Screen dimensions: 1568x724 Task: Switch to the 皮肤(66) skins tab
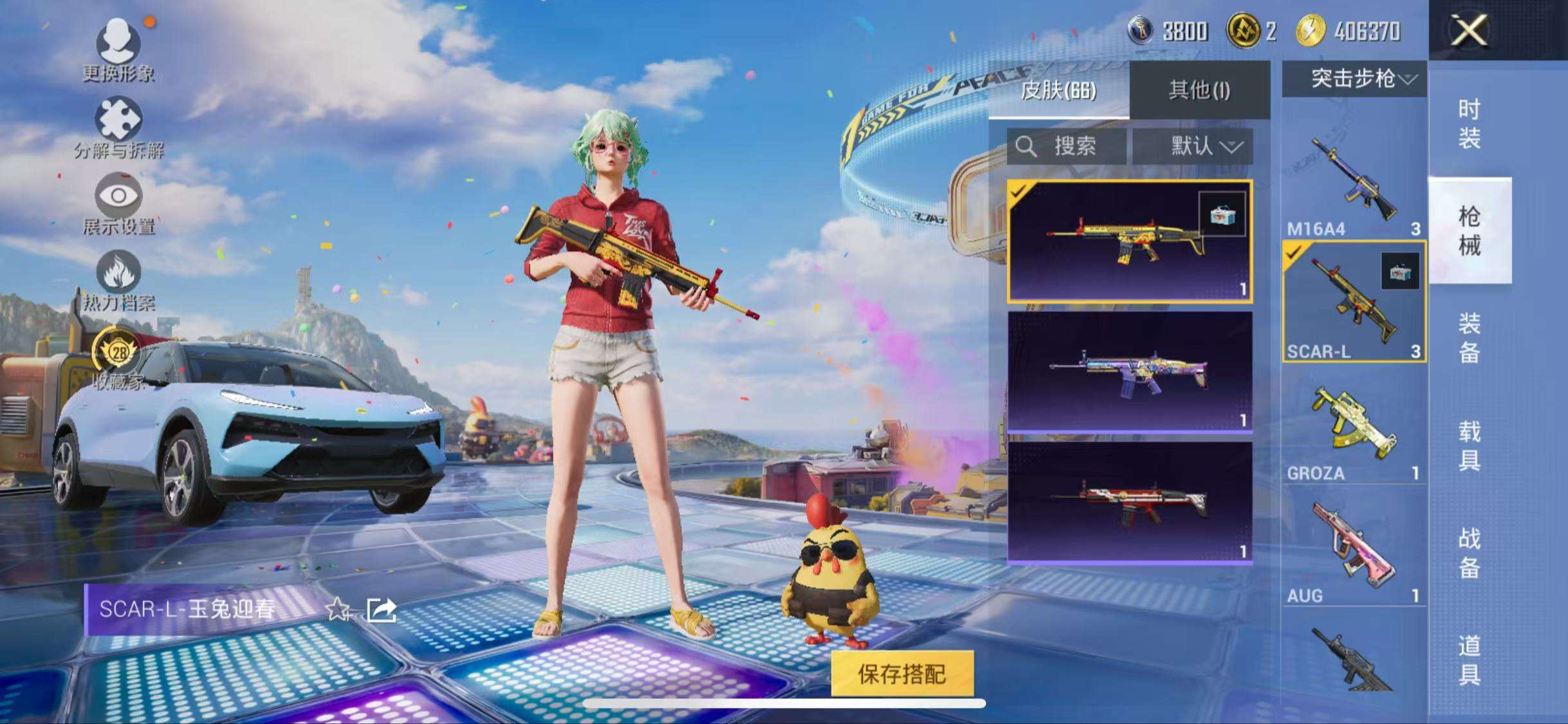pos(1059,90)
